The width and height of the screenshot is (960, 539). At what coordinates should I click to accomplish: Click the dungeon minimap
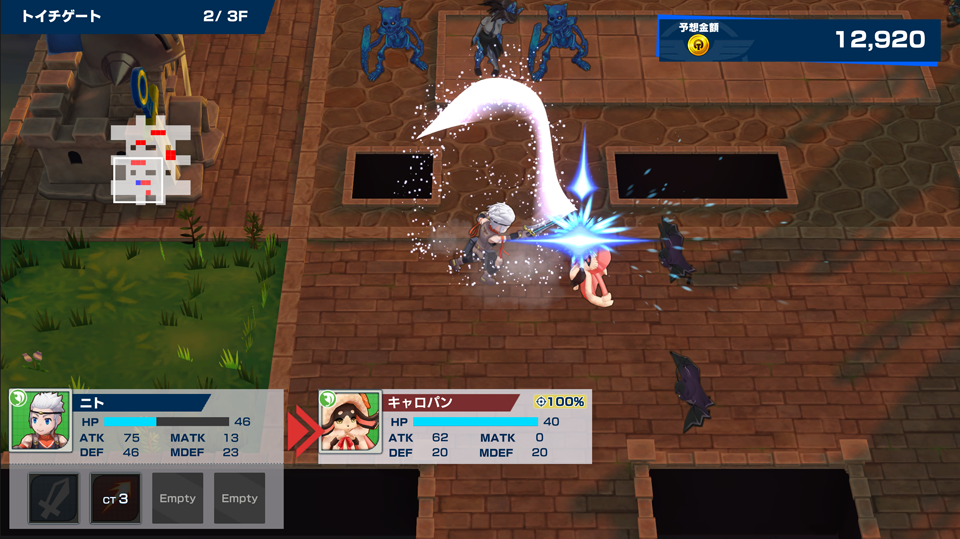tap(145, 160)
